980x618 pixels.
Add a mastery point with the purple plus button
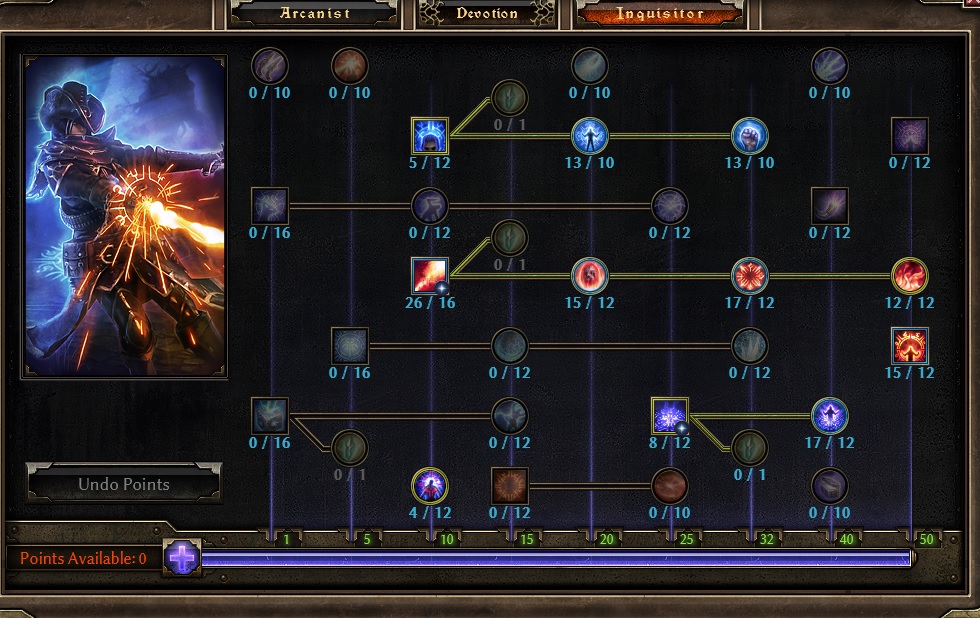pos(182,557)
